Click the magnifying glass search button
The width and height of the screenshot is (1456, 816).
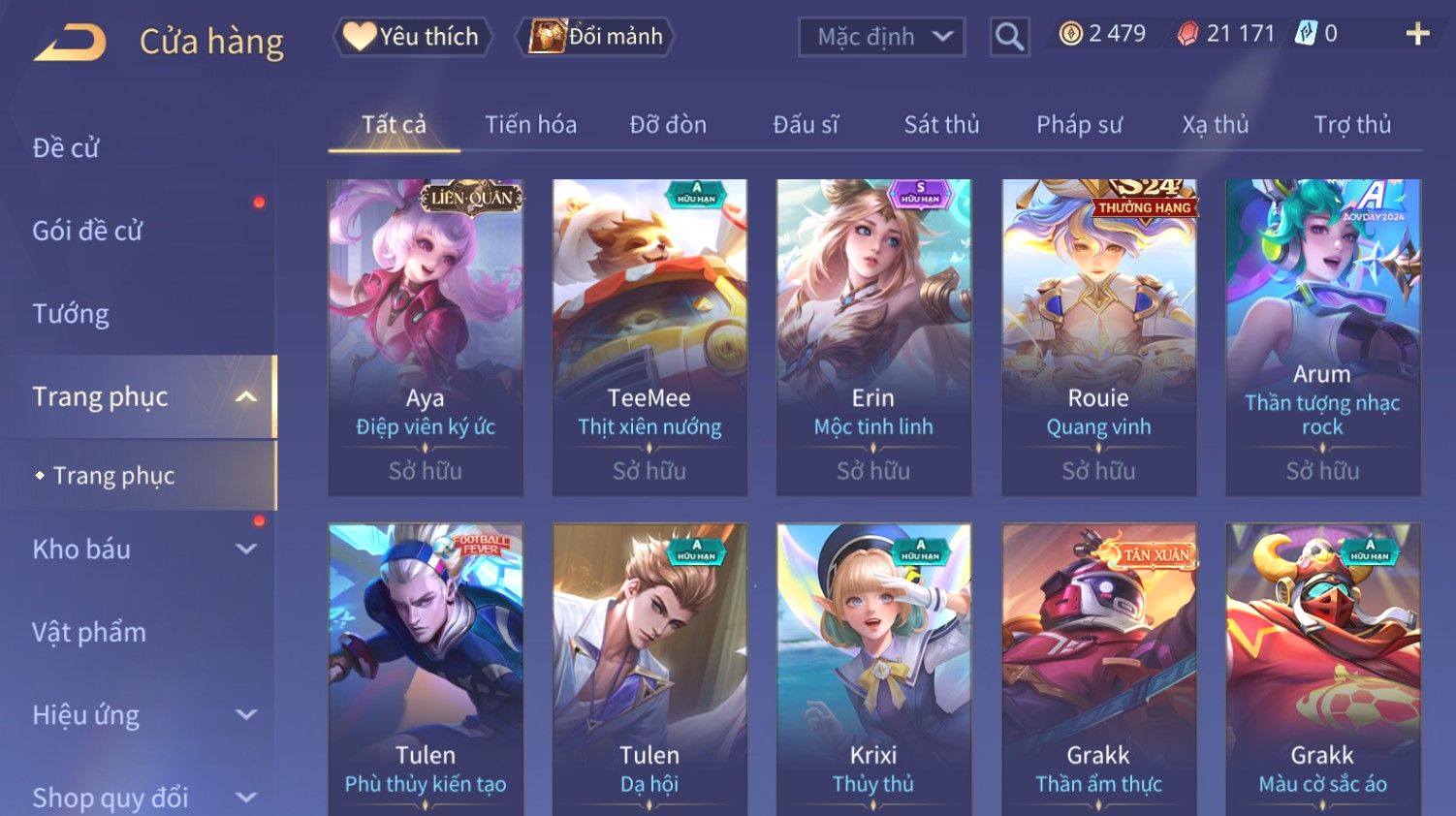pyautogui.click(x=1009, y=37)
